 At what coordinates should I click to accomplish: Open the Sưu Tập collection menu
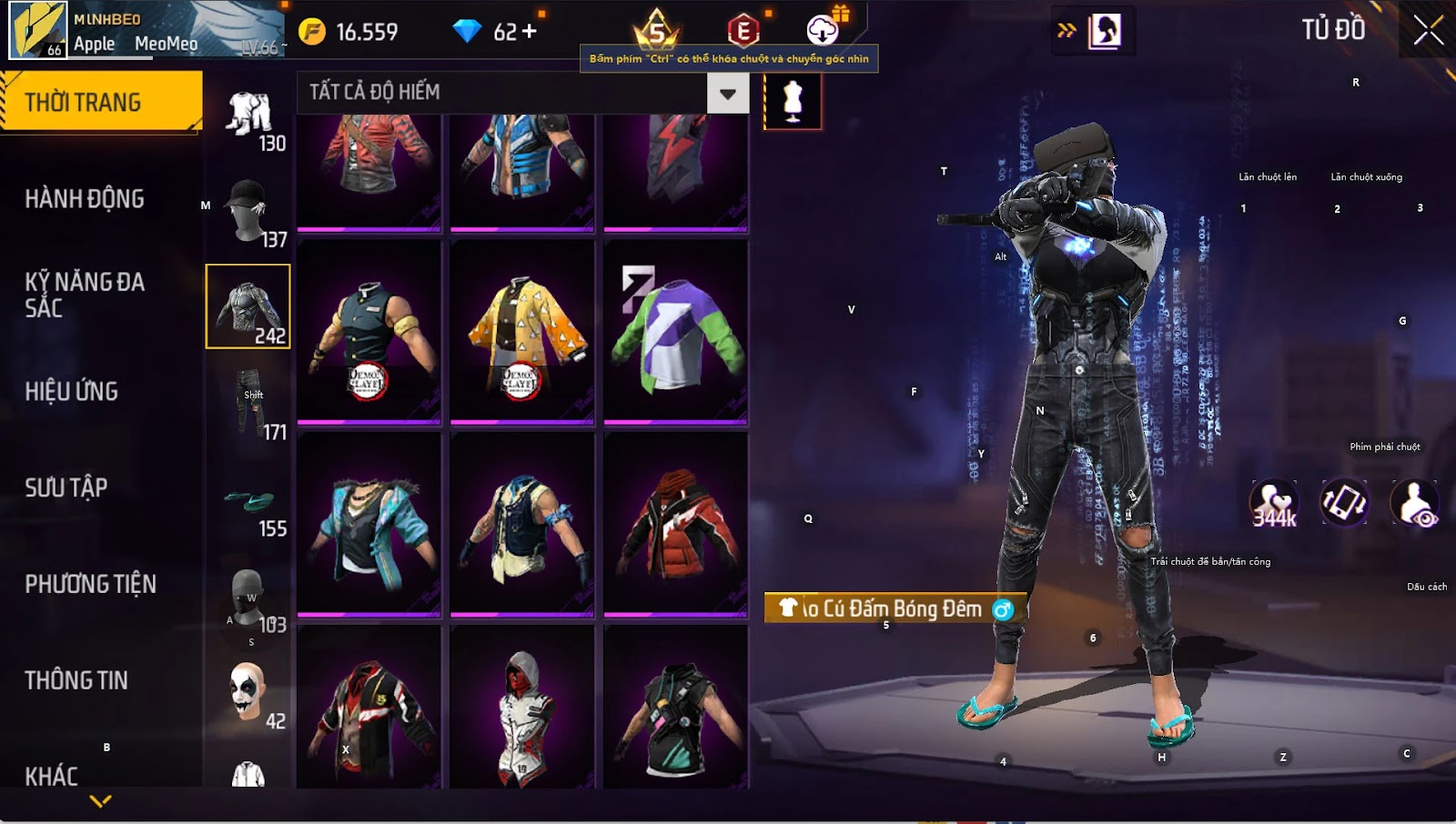(66, 487)
